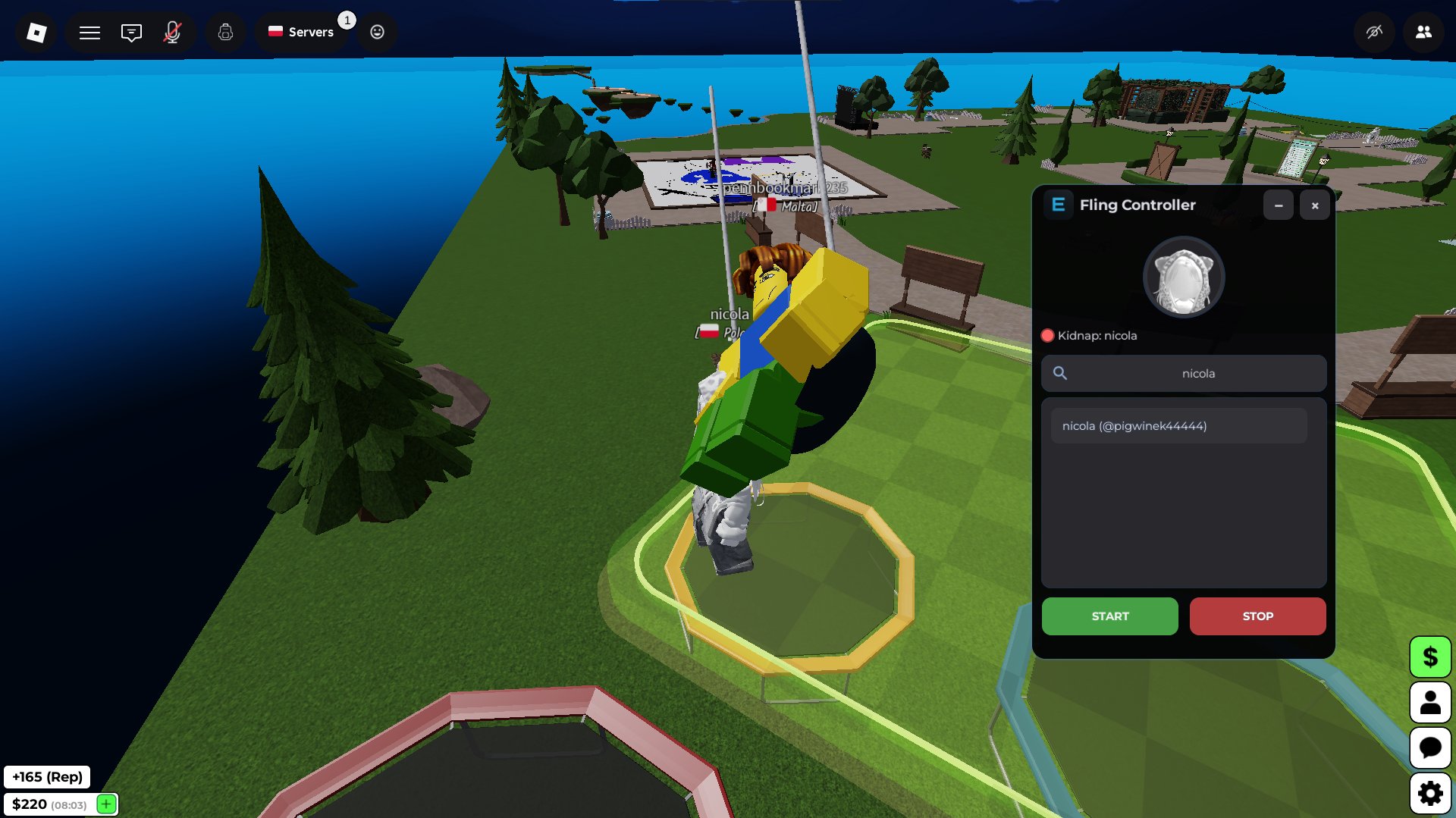Select nicola (@pigwinek44444) from results
The width and height of the screenshot is (1456, 818).
click(x=1178, y=425)
